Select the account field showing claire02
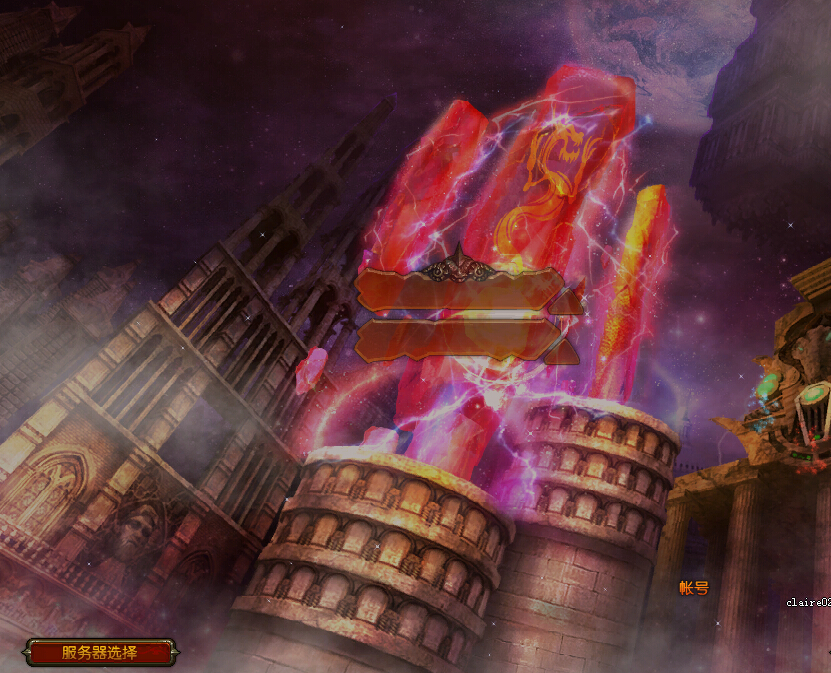 [x=808, y=603]
